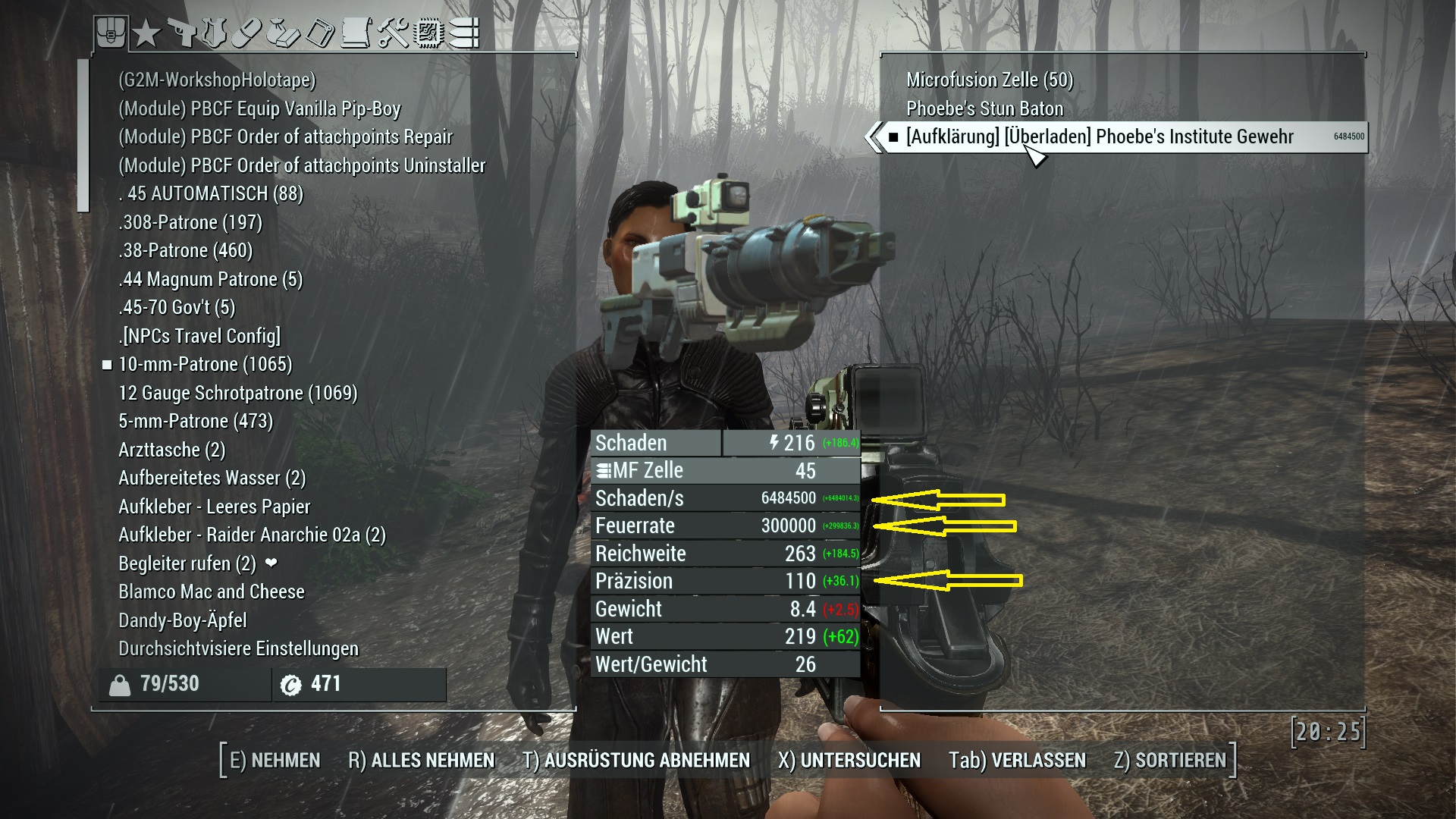Switch to the holotape device category tab

tap(320, 33)
